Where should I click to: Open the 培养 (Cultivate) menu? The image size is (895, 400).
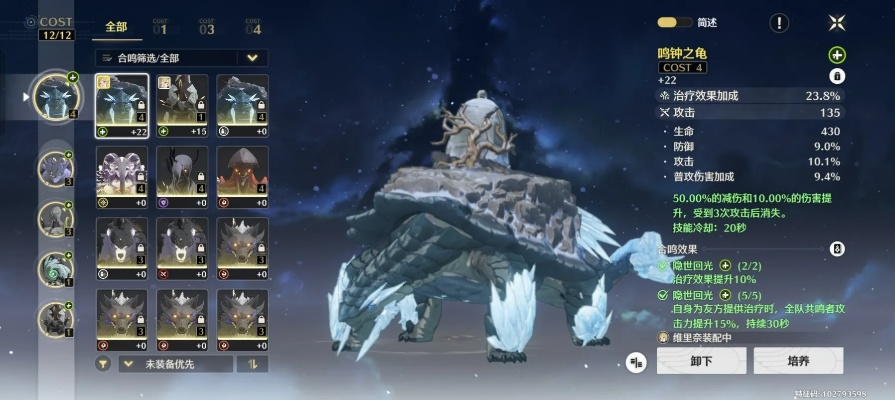[797, 361]
